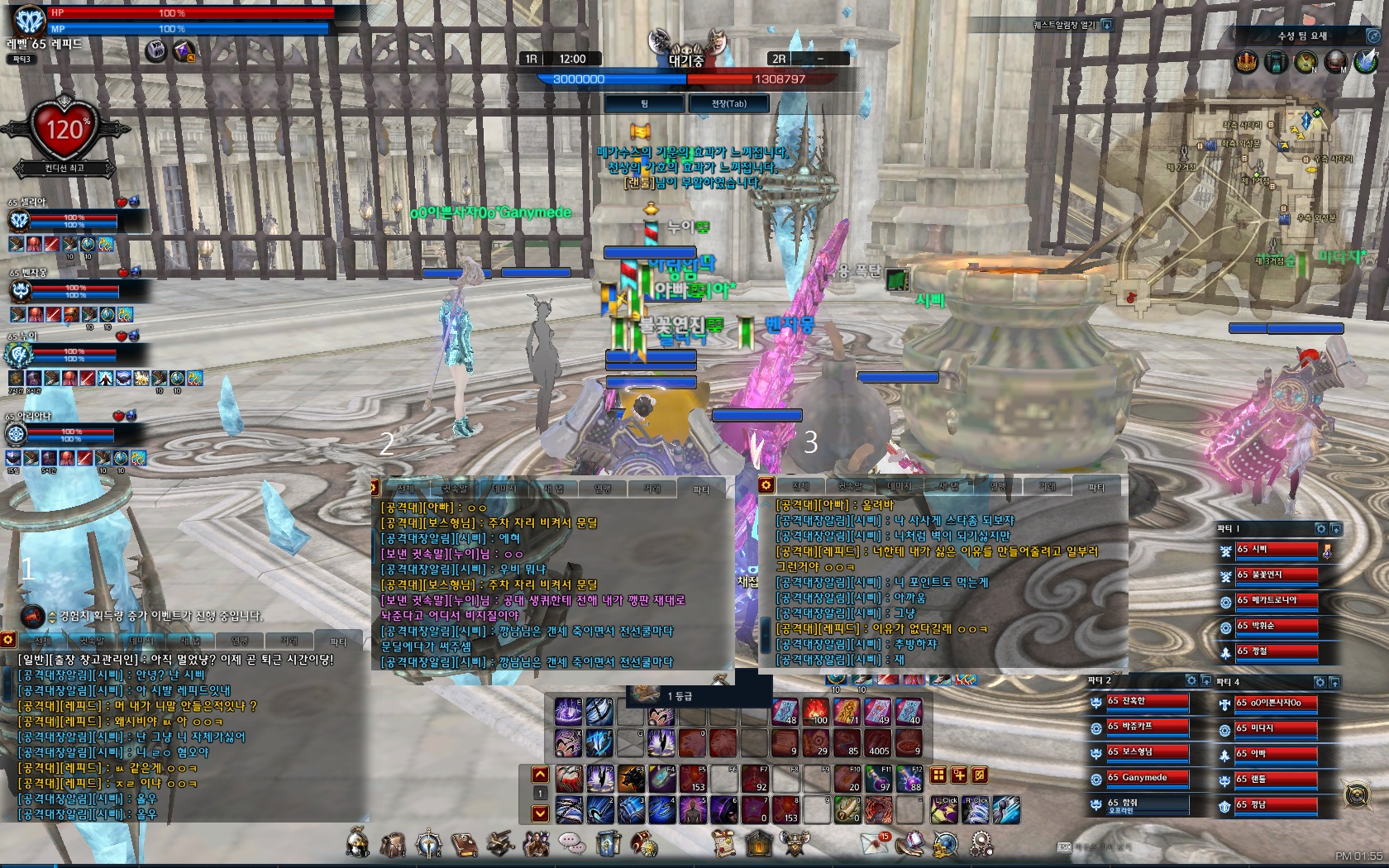Open the 전장(Tab) battlefield button
Viewport: 1389px width, 868px height.
728,103
